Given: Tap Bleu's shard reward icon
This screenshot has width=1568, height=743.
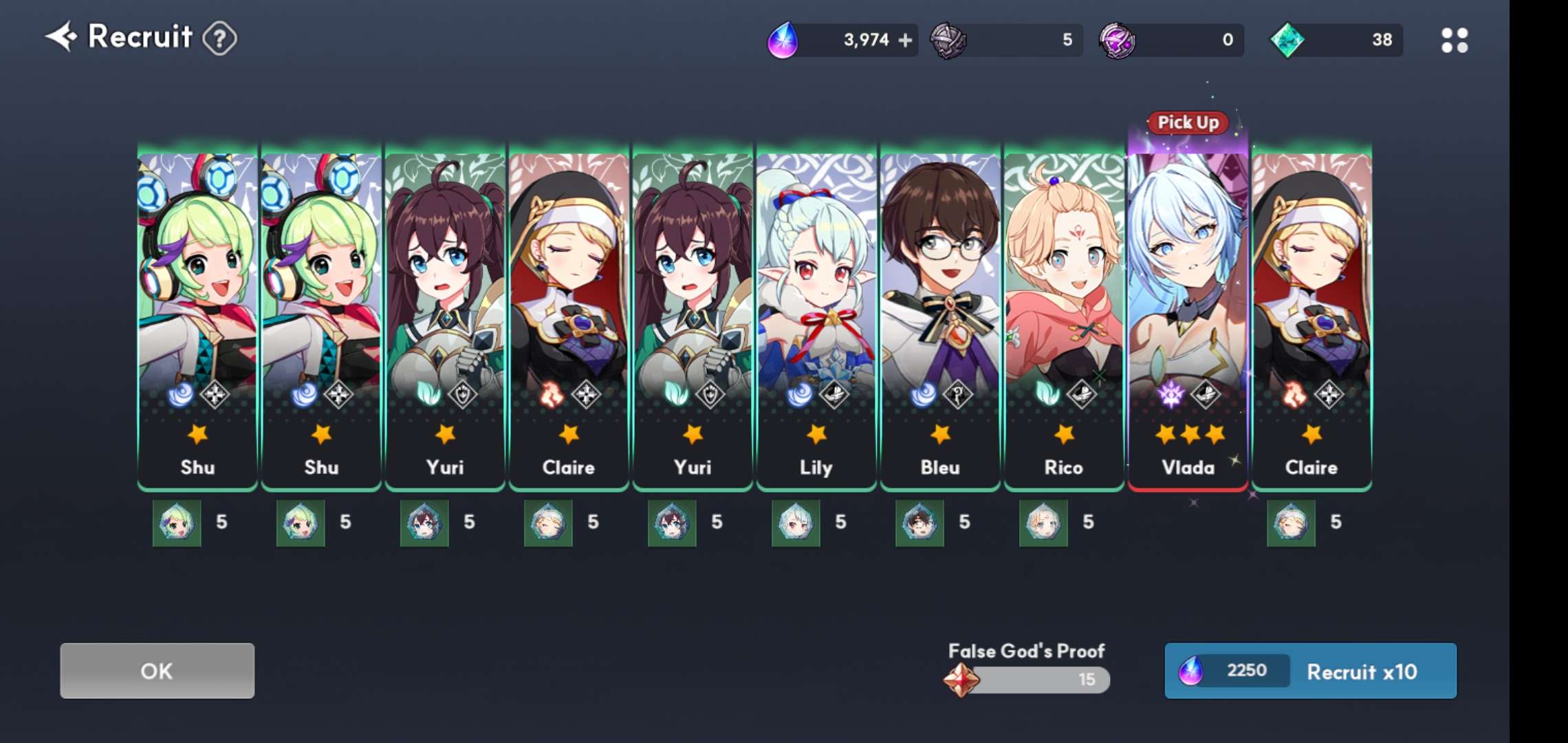Looking at the screenshot, I should coord(919,523).
